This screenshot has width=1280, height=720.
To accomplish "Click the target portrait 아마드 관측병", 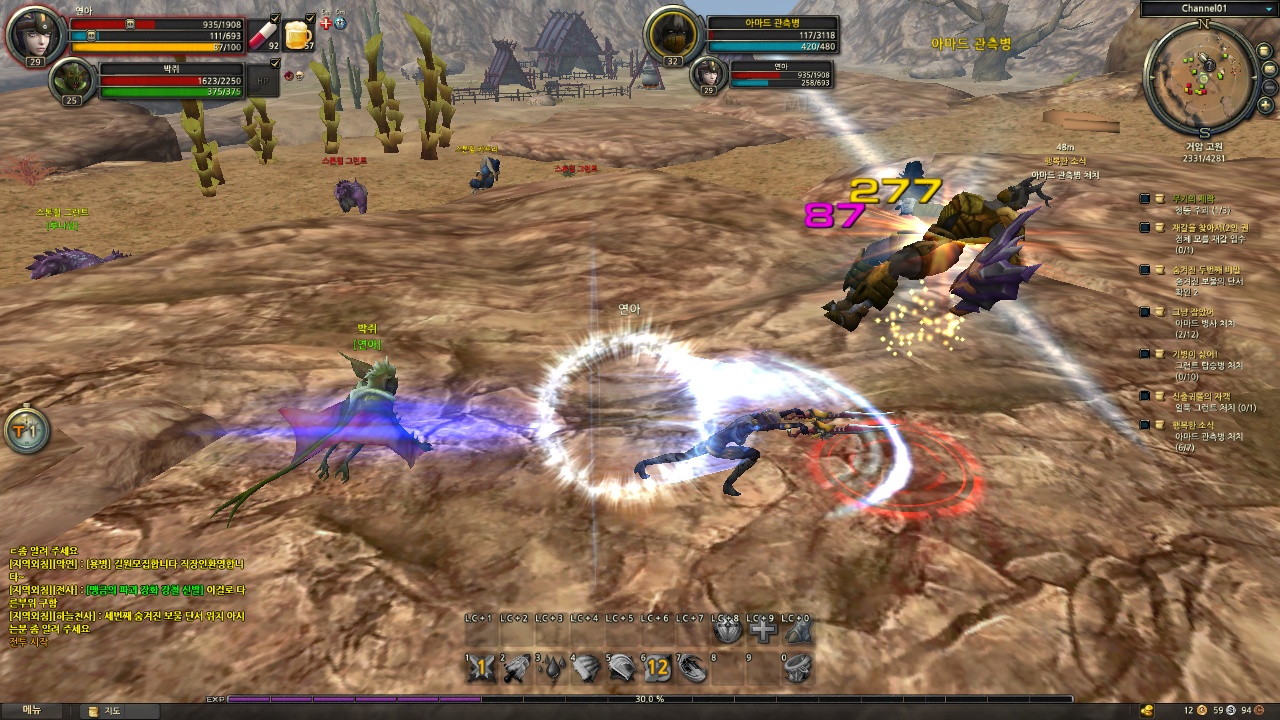I will (x=674, y=34).
